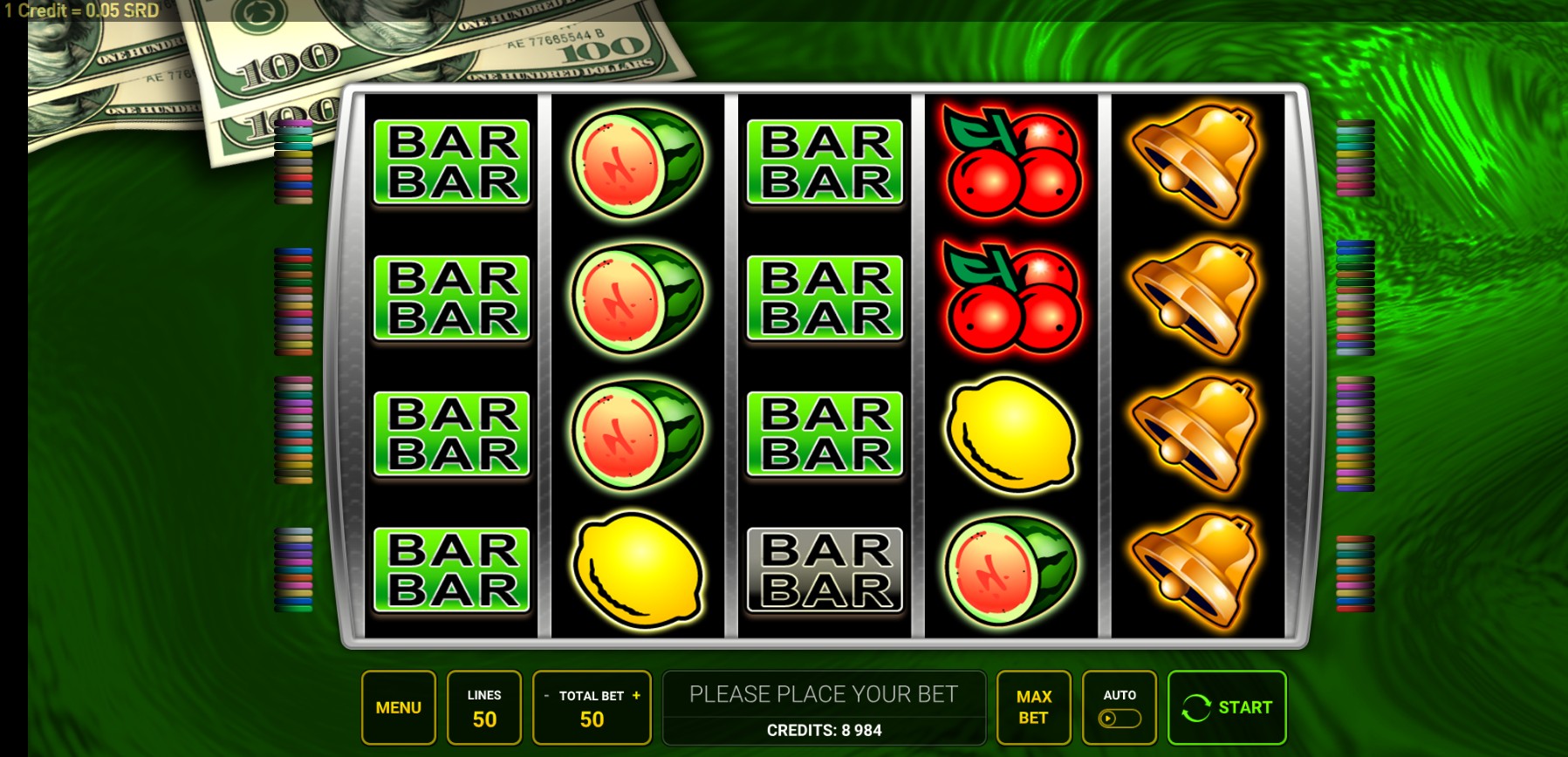1568x757 pixels.
Task: Select the watermelon symbol on reel two
Action: tap(638, 161)
